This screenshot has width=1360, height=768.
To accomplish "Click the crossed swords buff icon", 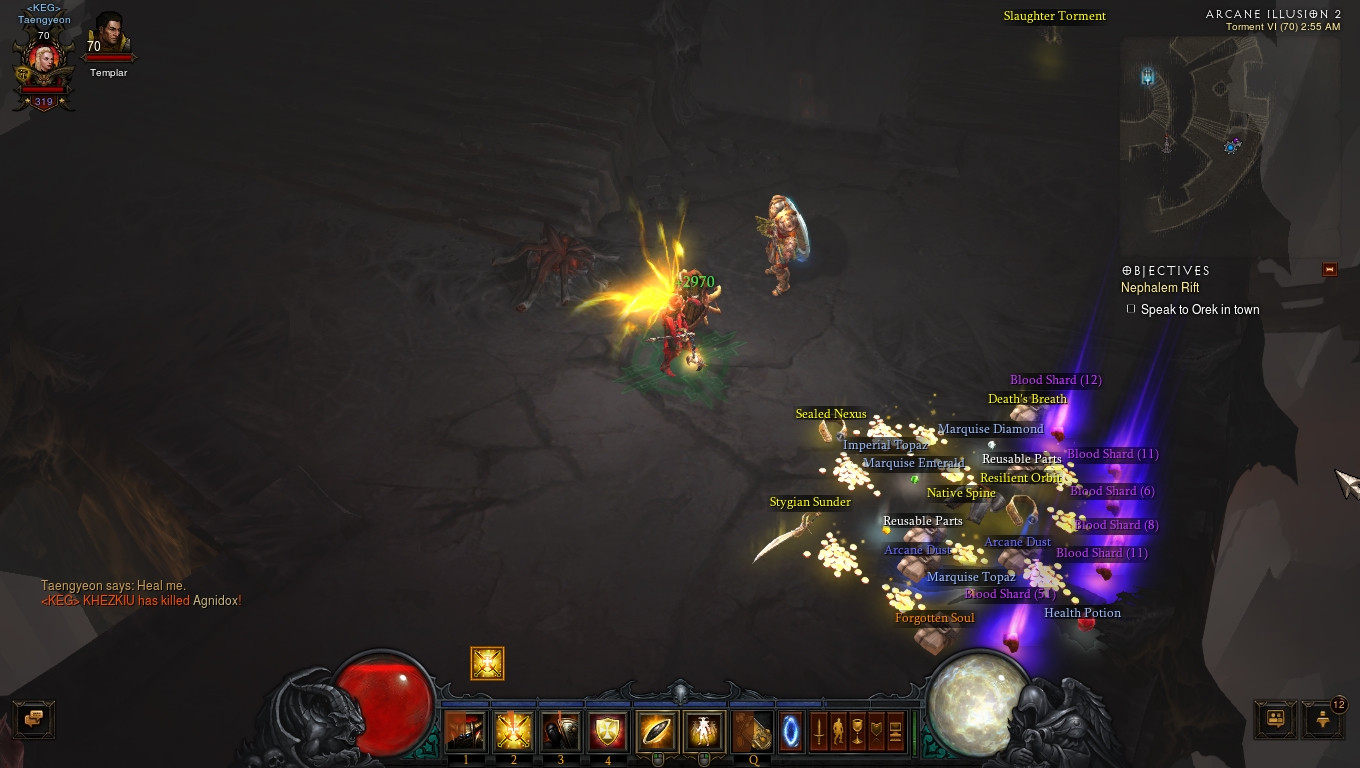I will (x=488, y=663).
